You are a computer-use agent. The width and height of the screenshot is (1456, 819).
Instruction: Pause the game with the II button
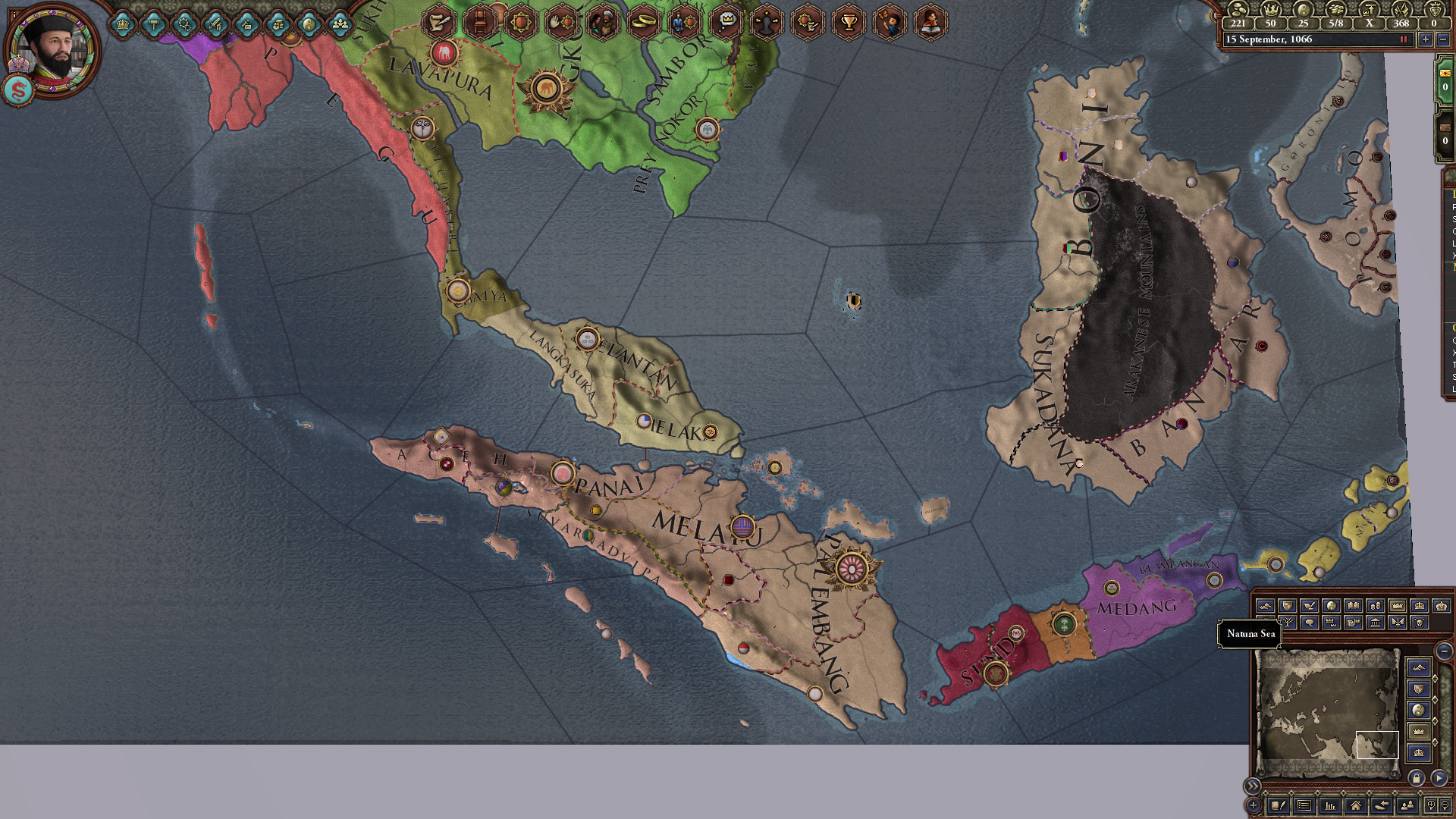(x=1403, y=39)
